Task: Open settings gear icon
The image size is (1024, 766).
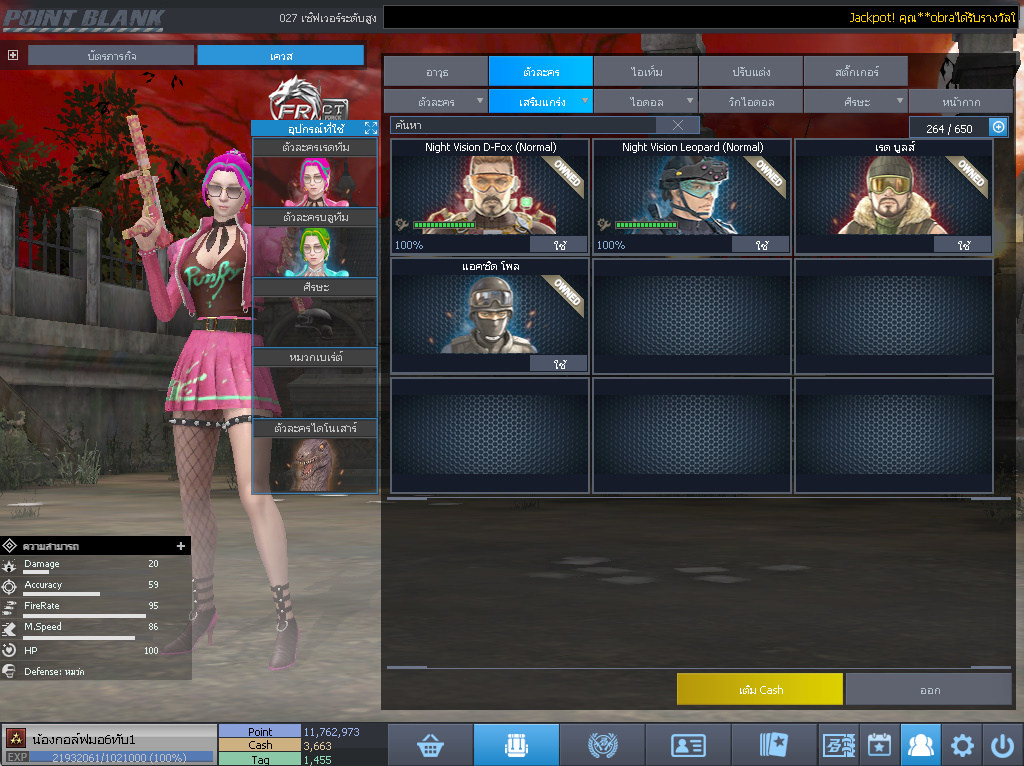Action: pyautogui.click(x=962, y=745)
